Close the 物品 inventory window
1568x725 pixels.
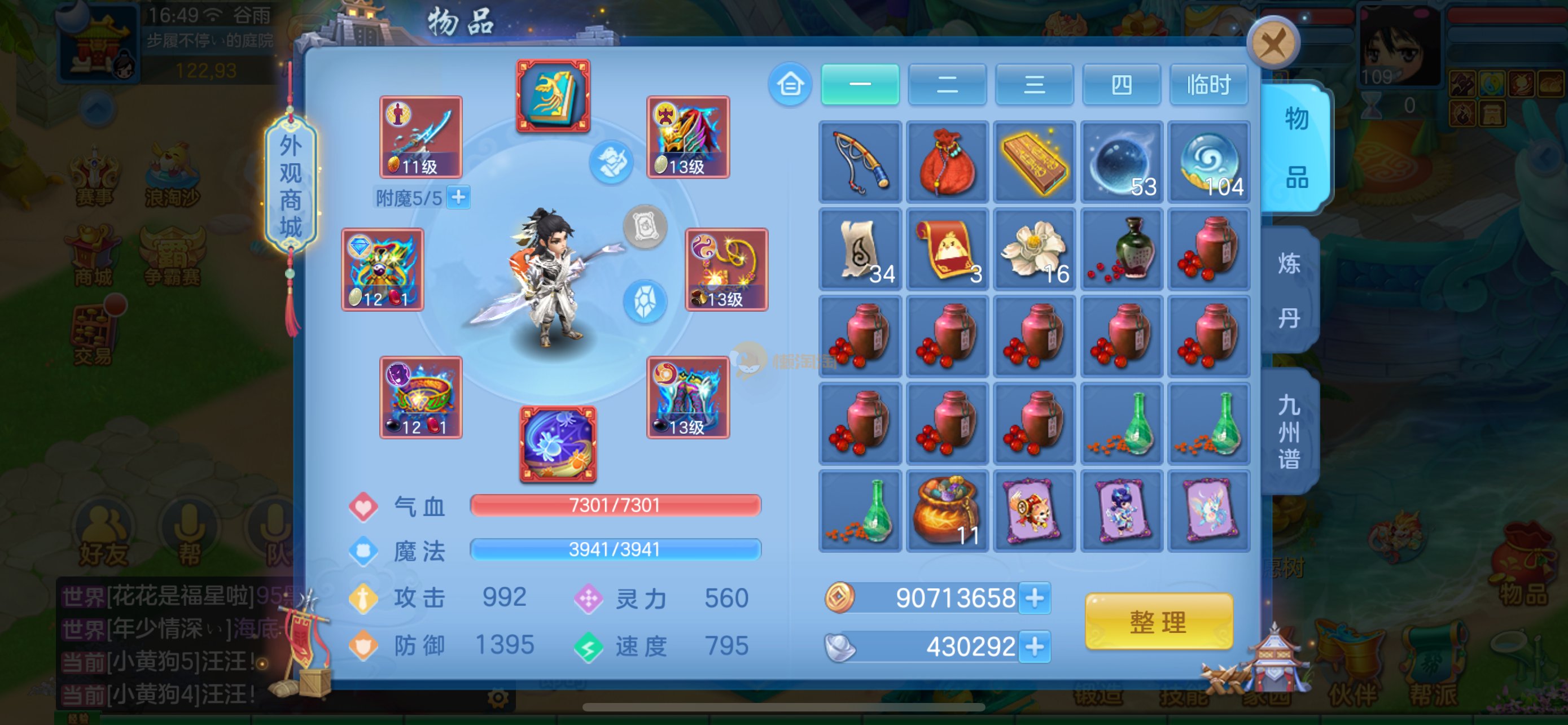pyautogui.click(x=1273, y=43)
